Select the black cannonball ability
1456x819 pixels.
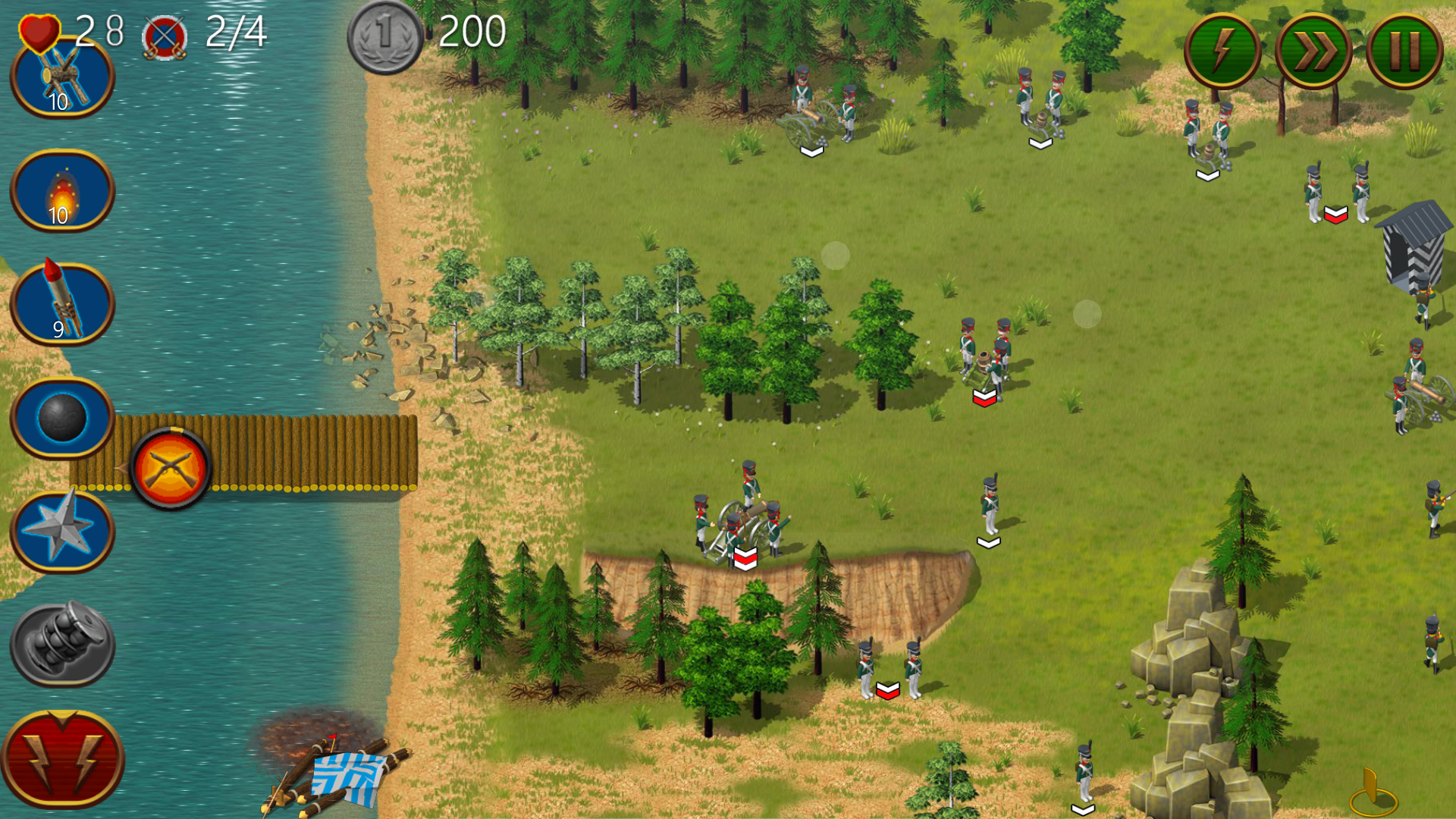(x=62, y=418)
